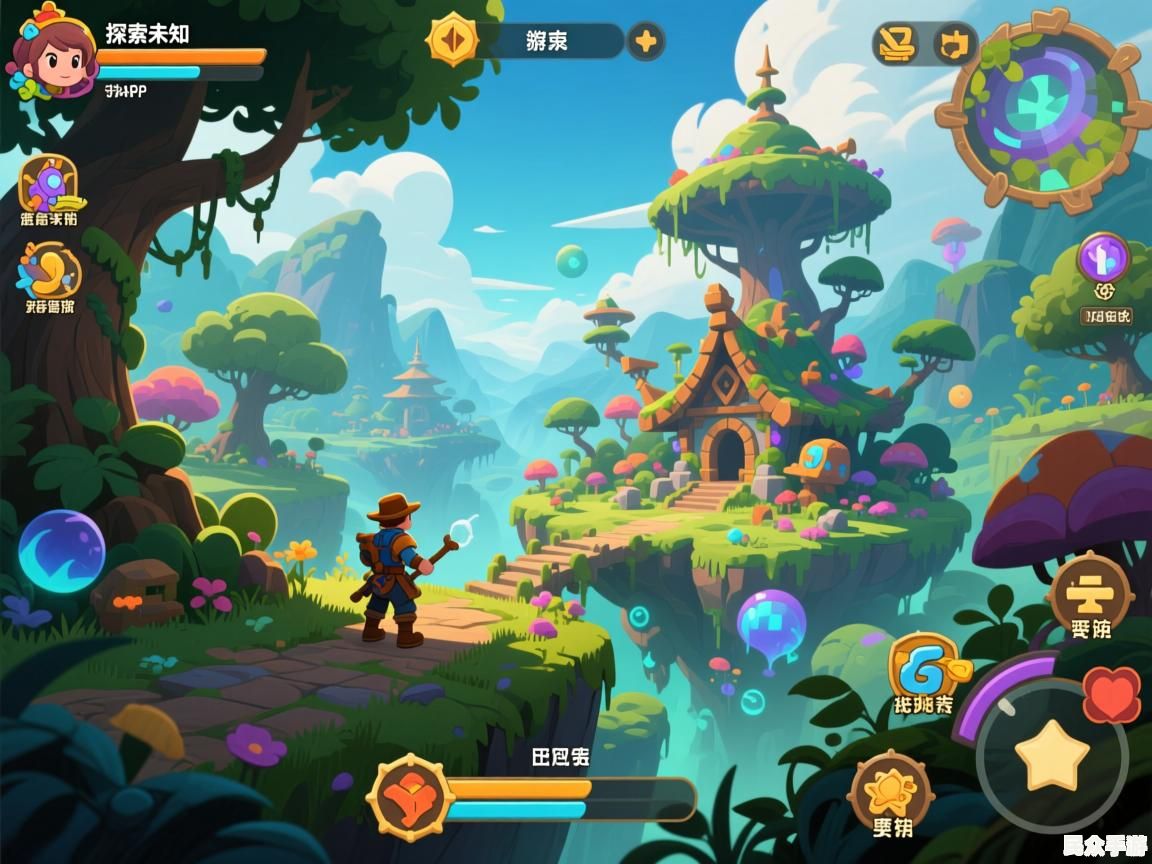Click the stamp icon beside minimap
Screen dimensions: 1152x864
click(895, 43)
